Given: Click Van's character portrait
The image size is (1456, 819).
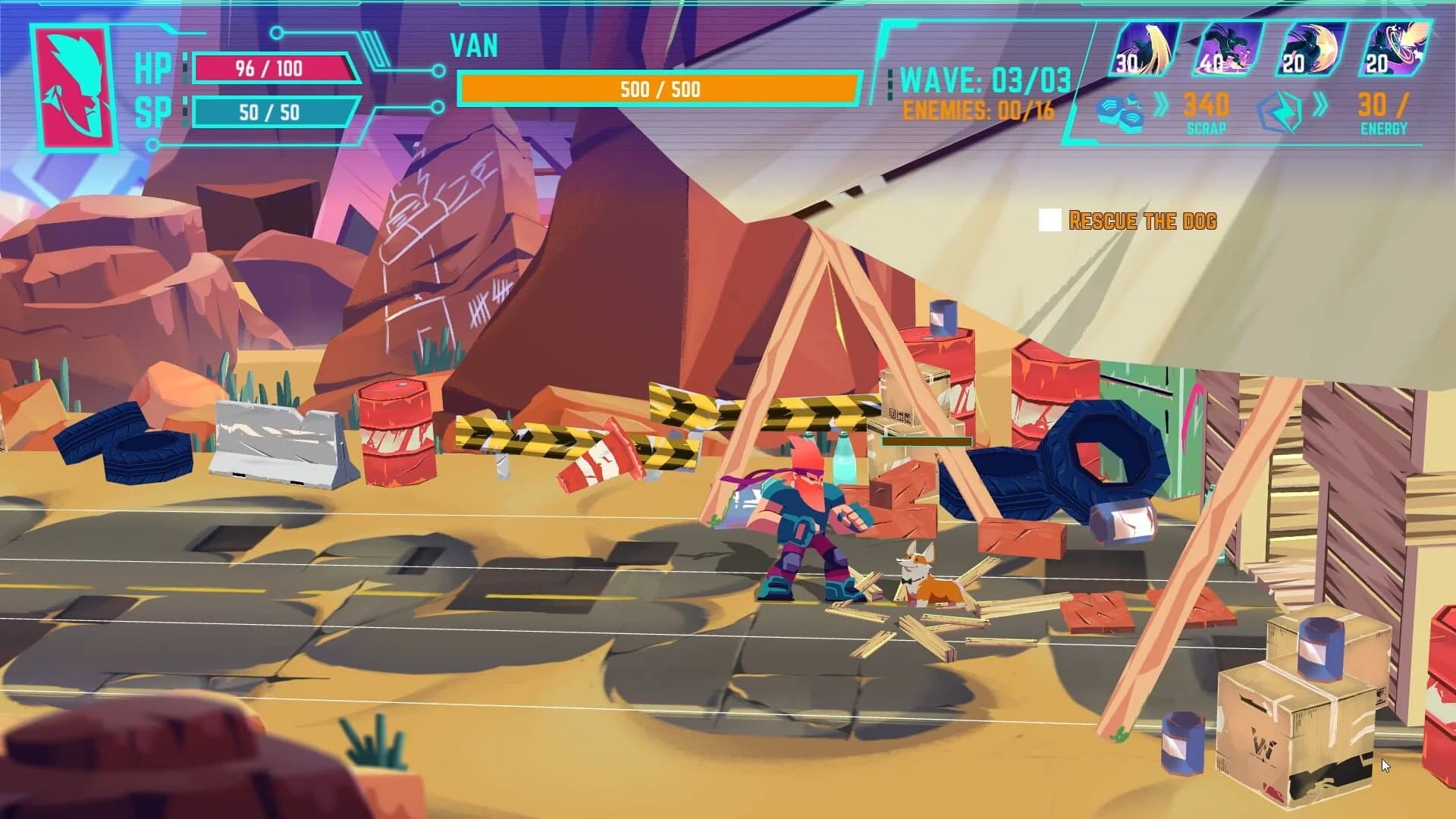Looking at the screenshot, I should click(74, 82).
